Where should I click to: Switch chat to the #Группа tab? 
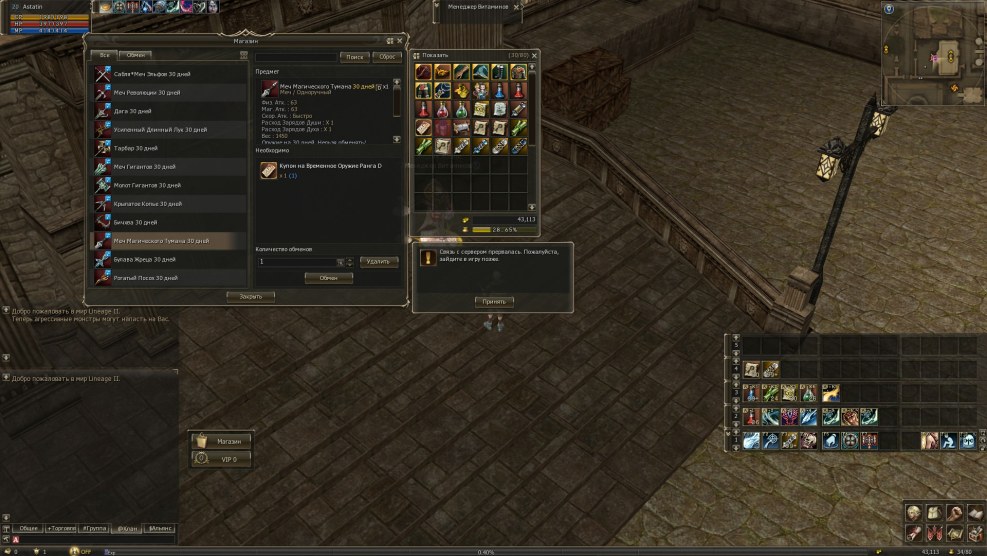tap(96, 527)
